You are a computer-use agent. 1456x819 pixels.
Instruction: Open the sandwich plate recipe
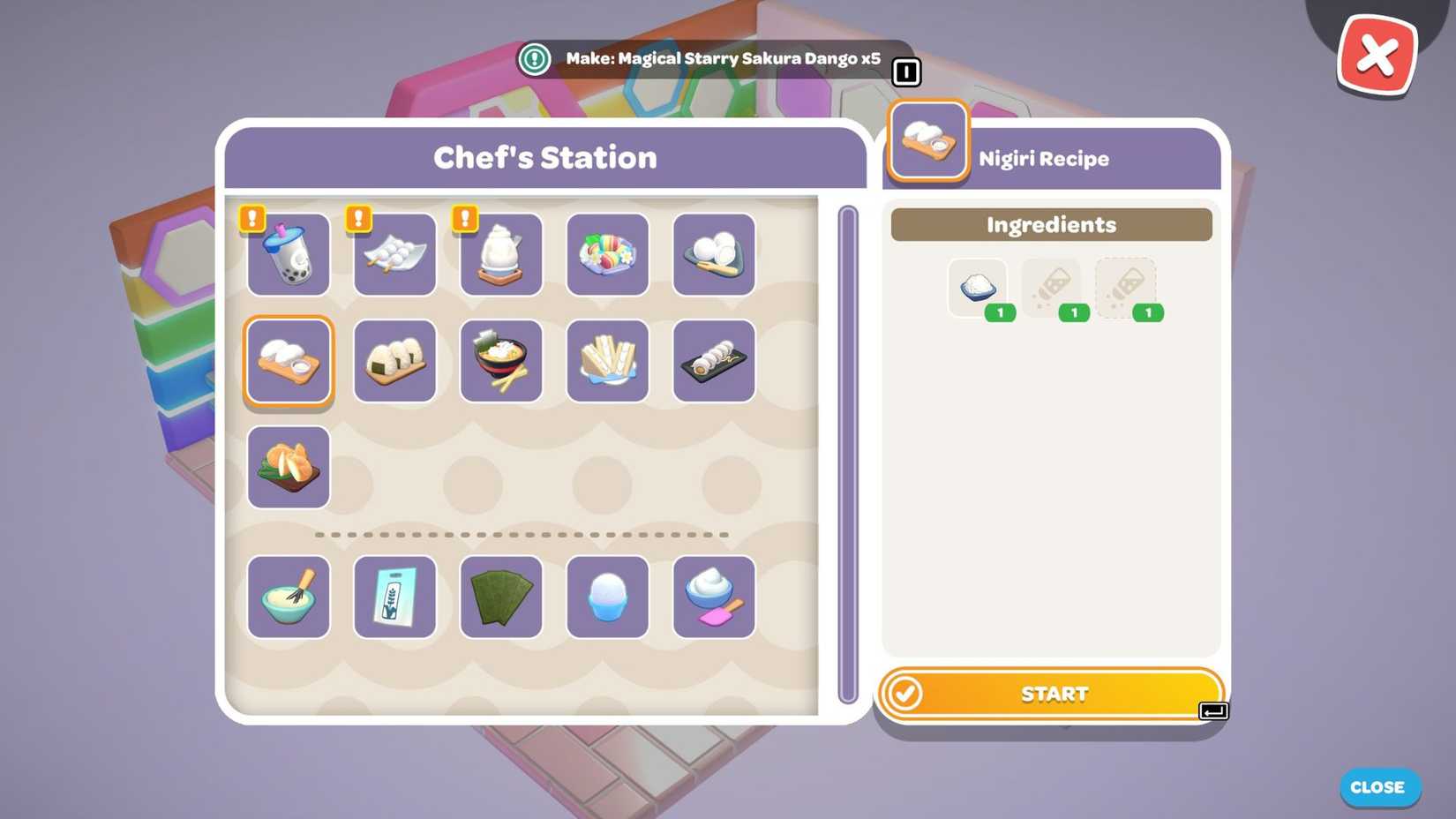607,361
